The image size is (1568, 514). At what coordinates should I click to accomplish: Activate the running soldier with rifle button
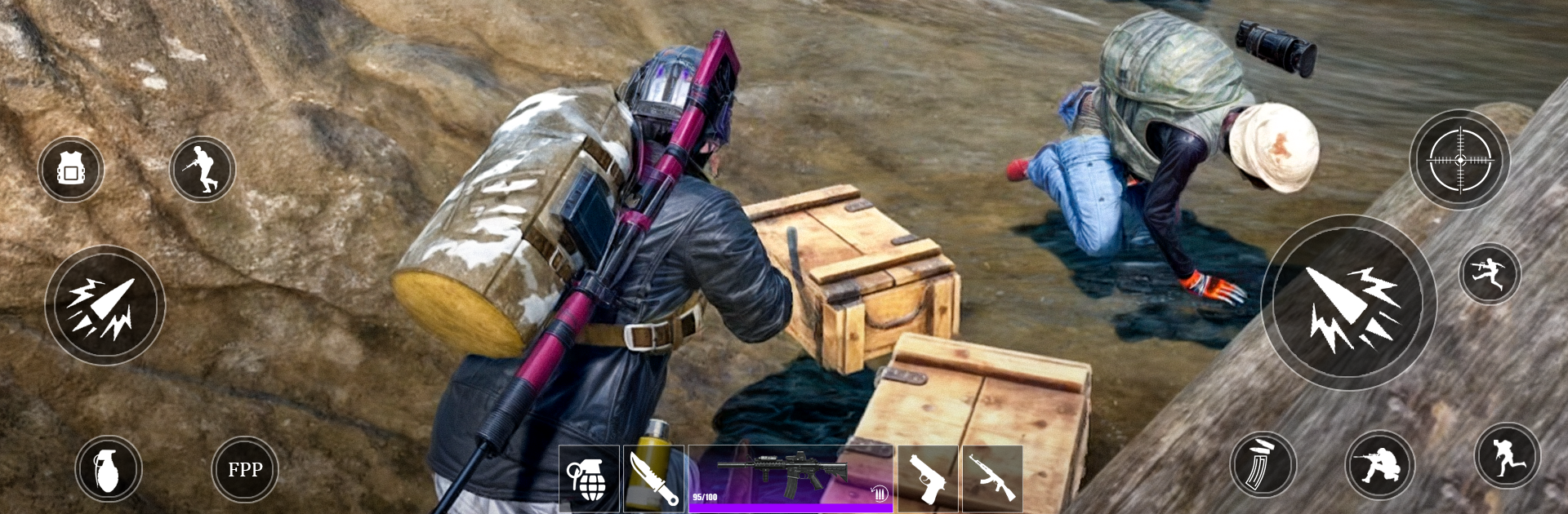203,170
